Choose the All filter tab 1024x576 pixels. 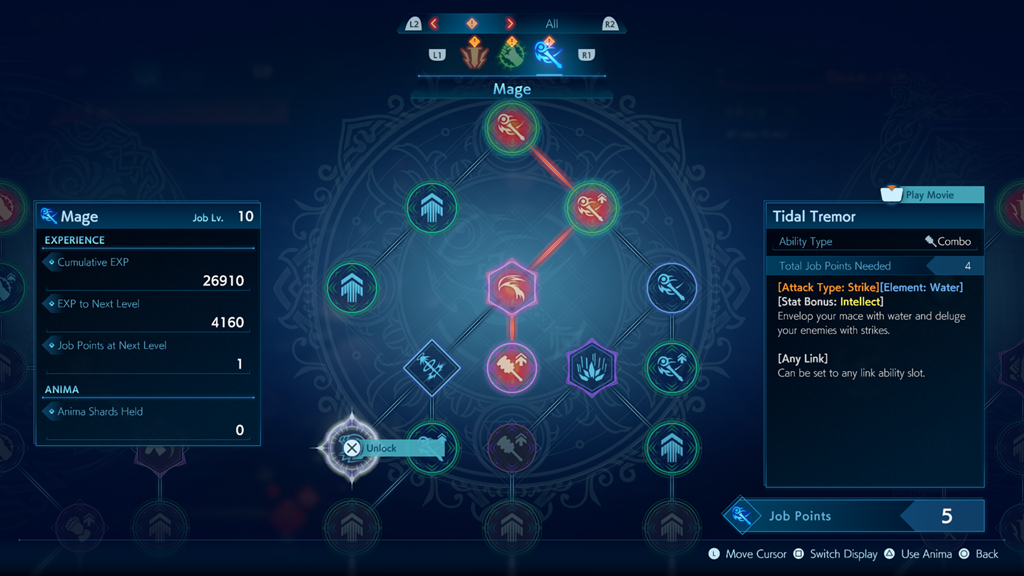click(x=552, y=24)
